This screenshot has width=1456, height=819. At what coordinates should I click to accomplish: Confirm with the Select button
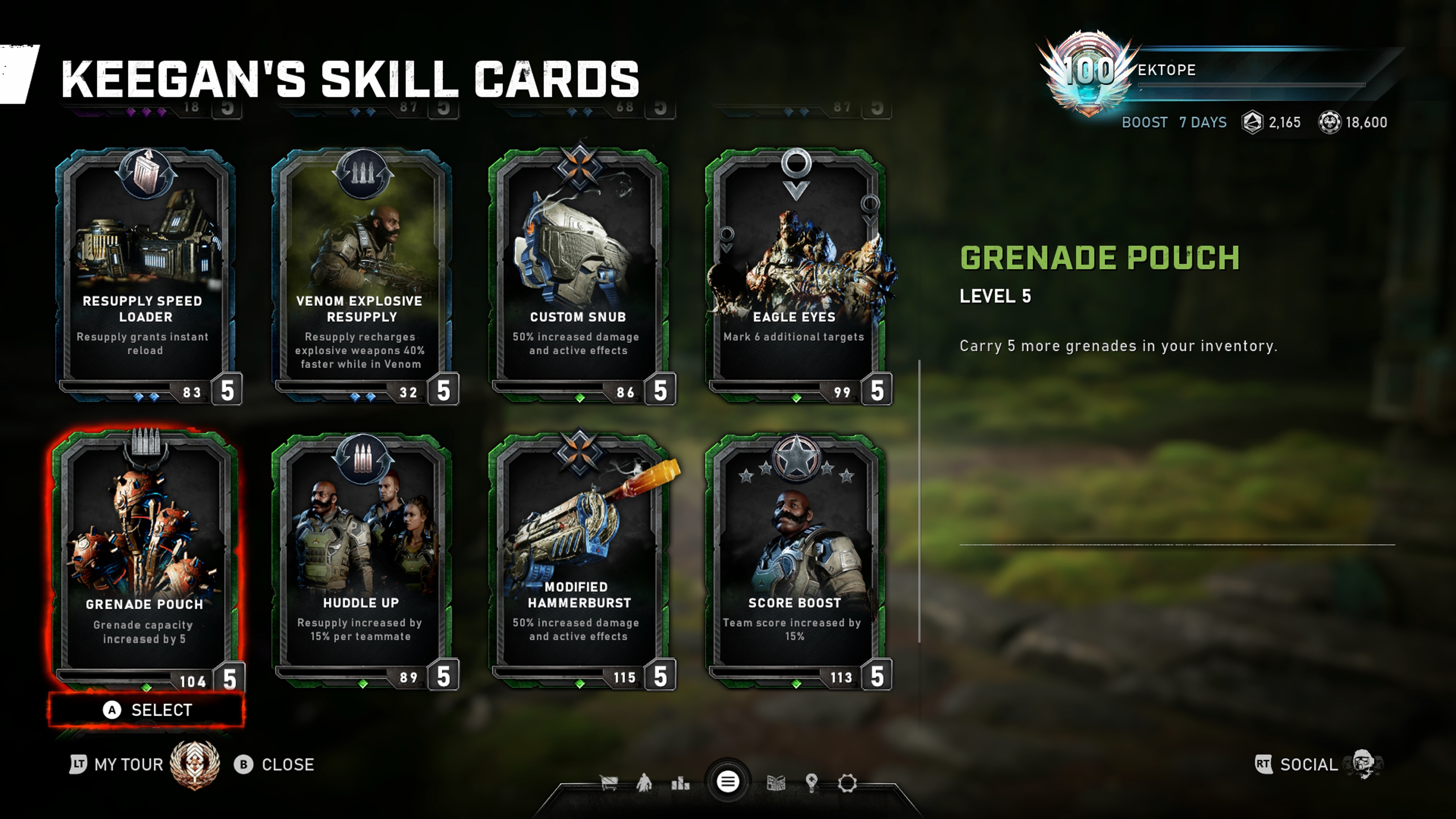click(147, 710)
